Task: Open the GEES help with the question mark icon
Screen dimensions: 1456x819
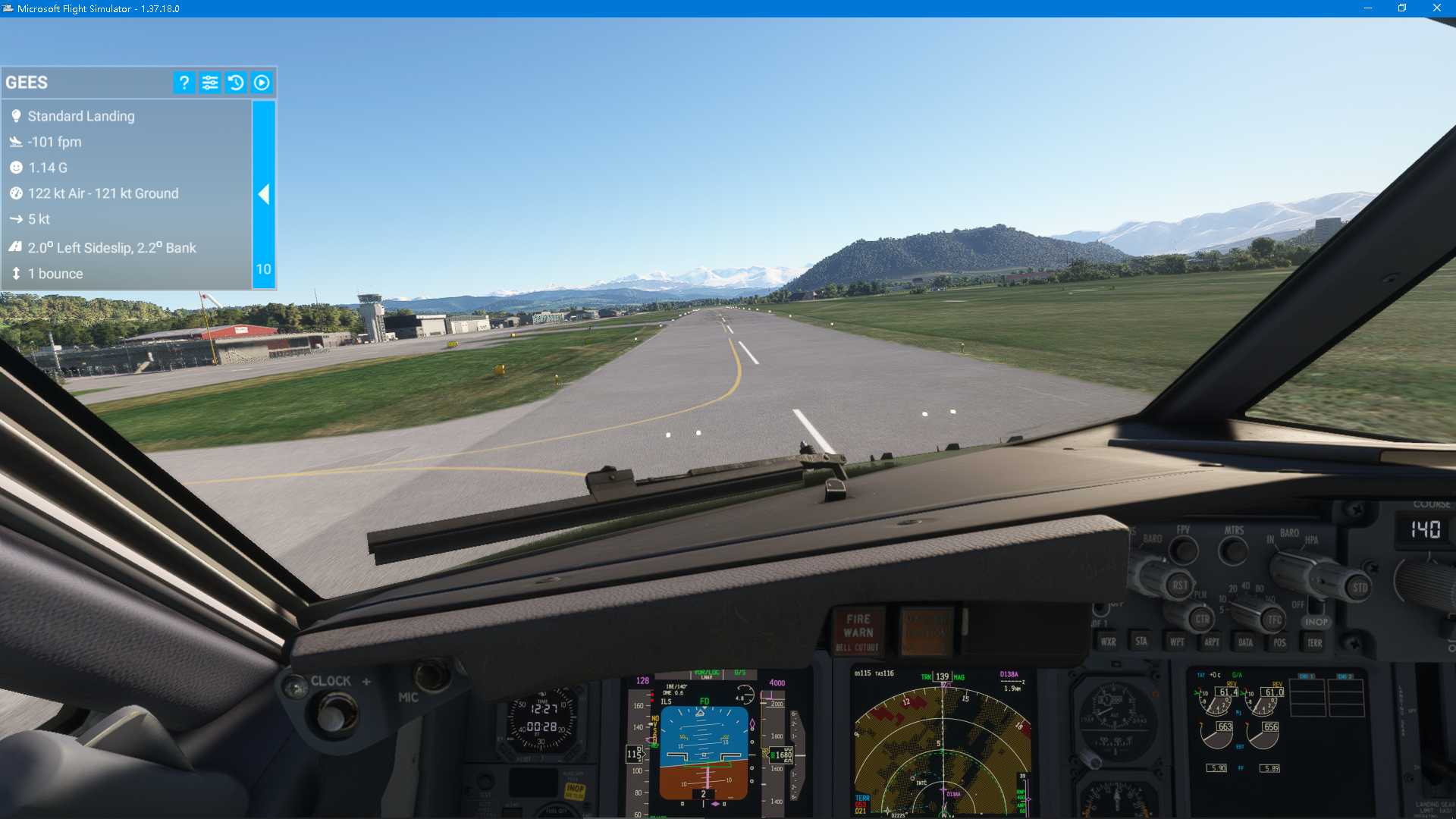Action: click(183, 83)
